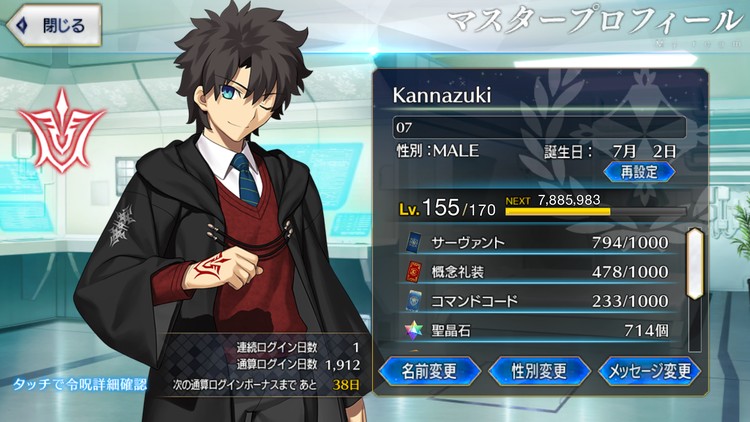Select the サーヴァント servant count row
750x422 pixels.
[x=540, y=243]
